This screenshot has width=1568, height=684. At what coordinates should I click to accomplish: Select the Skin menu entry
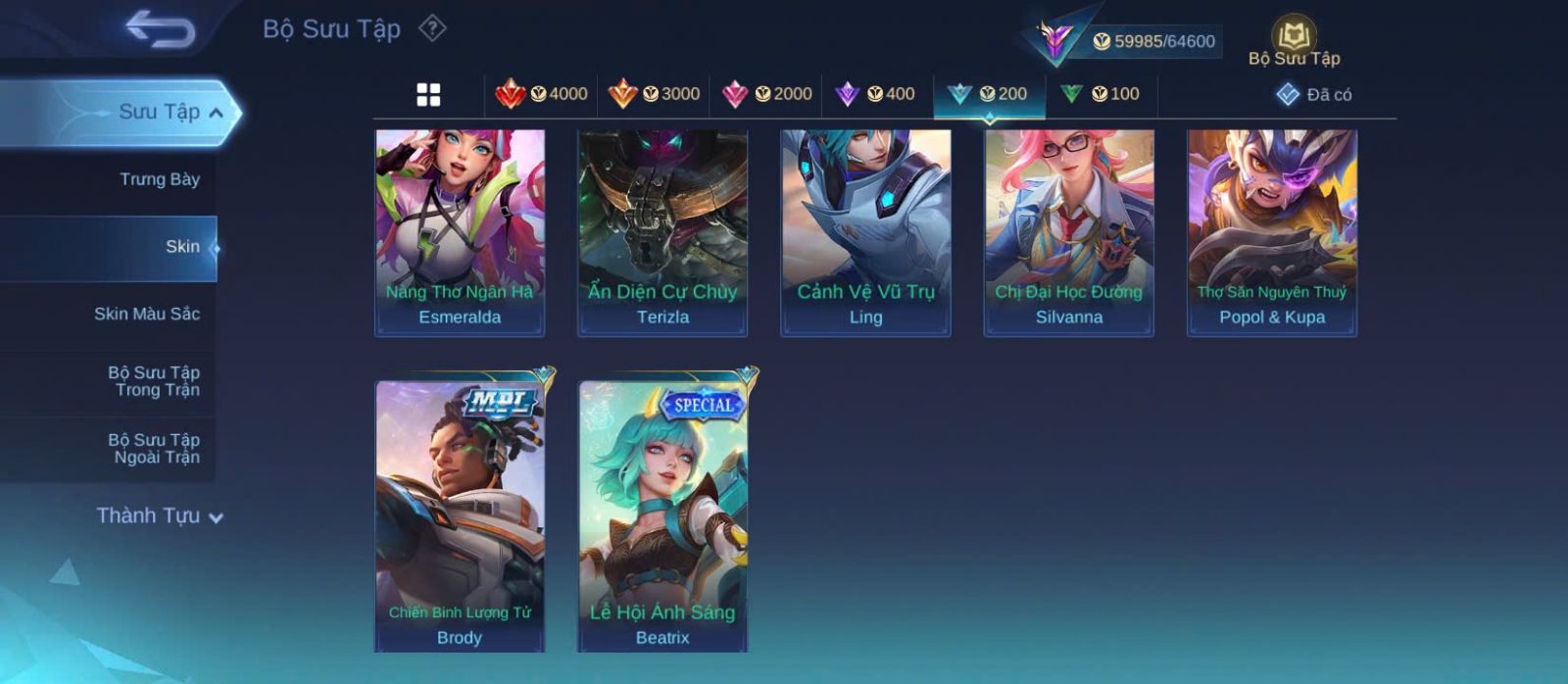pos(181,247)
